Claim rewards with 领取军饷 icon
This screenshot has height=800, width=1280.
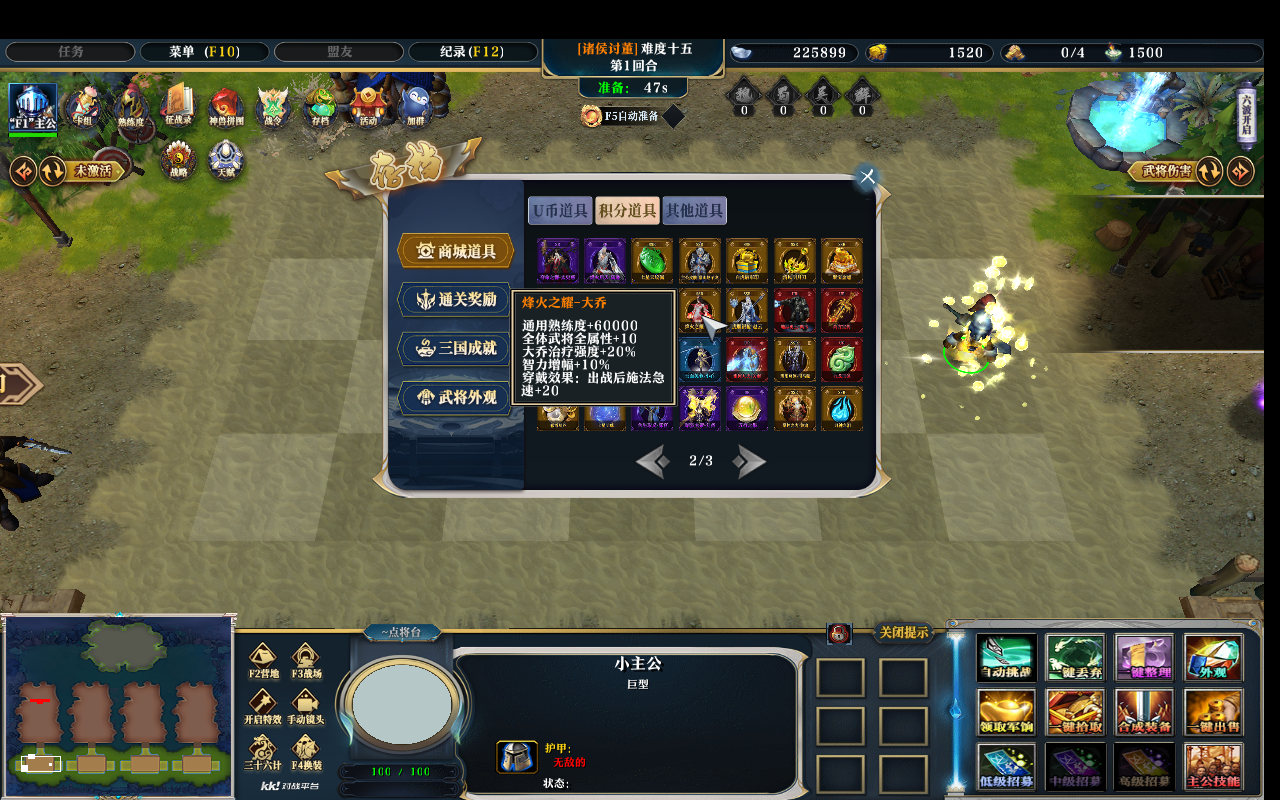(x=1007, y=711)
